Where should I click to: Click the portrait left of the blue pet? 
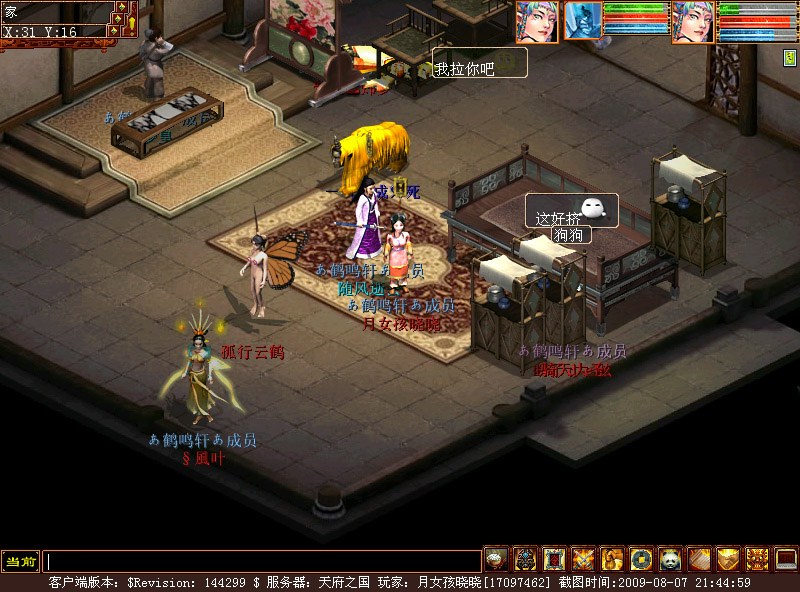tap(537, 21)
